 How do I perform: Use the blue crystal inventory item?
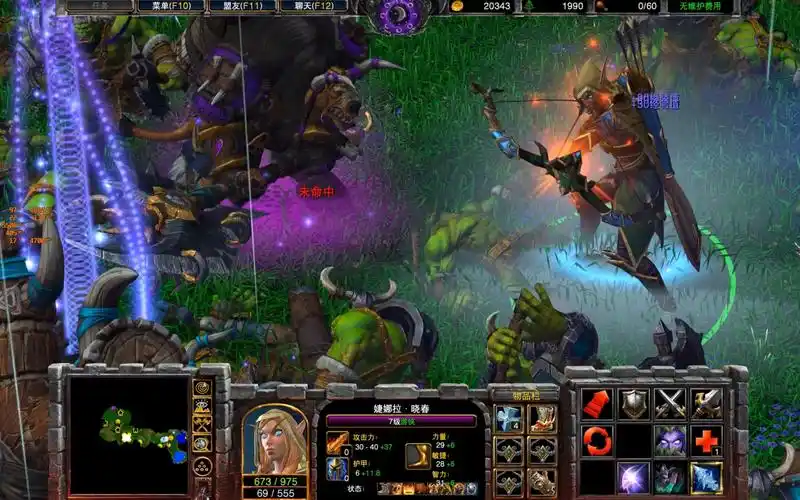(x=509, y=420)
